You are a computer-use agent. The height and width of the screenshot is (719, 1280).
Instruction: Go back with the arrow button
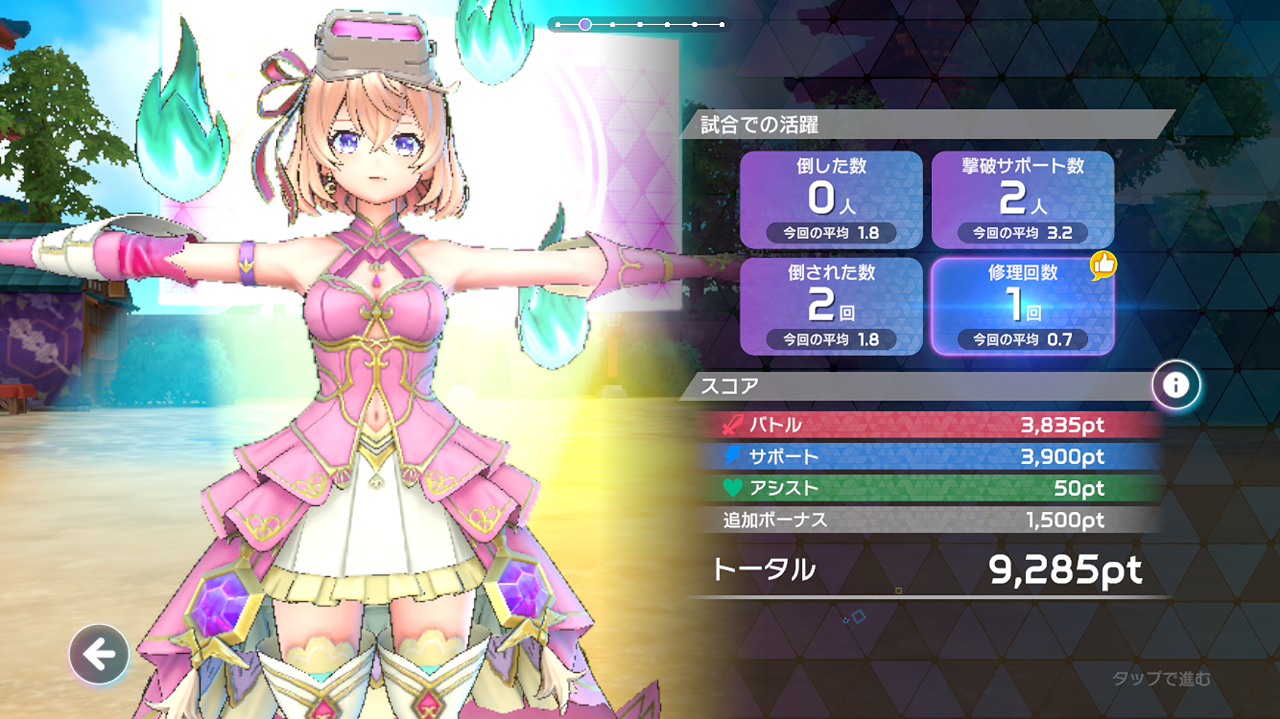[99, 655]
